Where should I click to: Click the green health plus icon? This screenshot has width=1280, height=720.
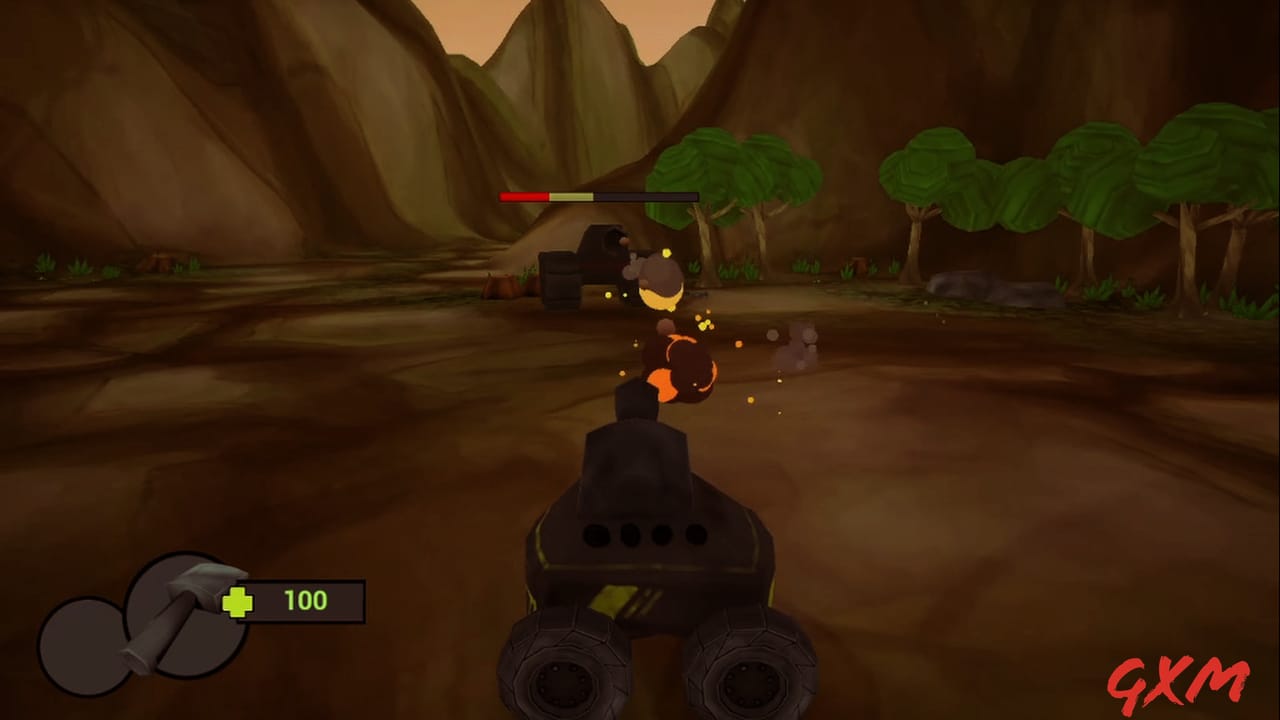(x=236, y=601)
